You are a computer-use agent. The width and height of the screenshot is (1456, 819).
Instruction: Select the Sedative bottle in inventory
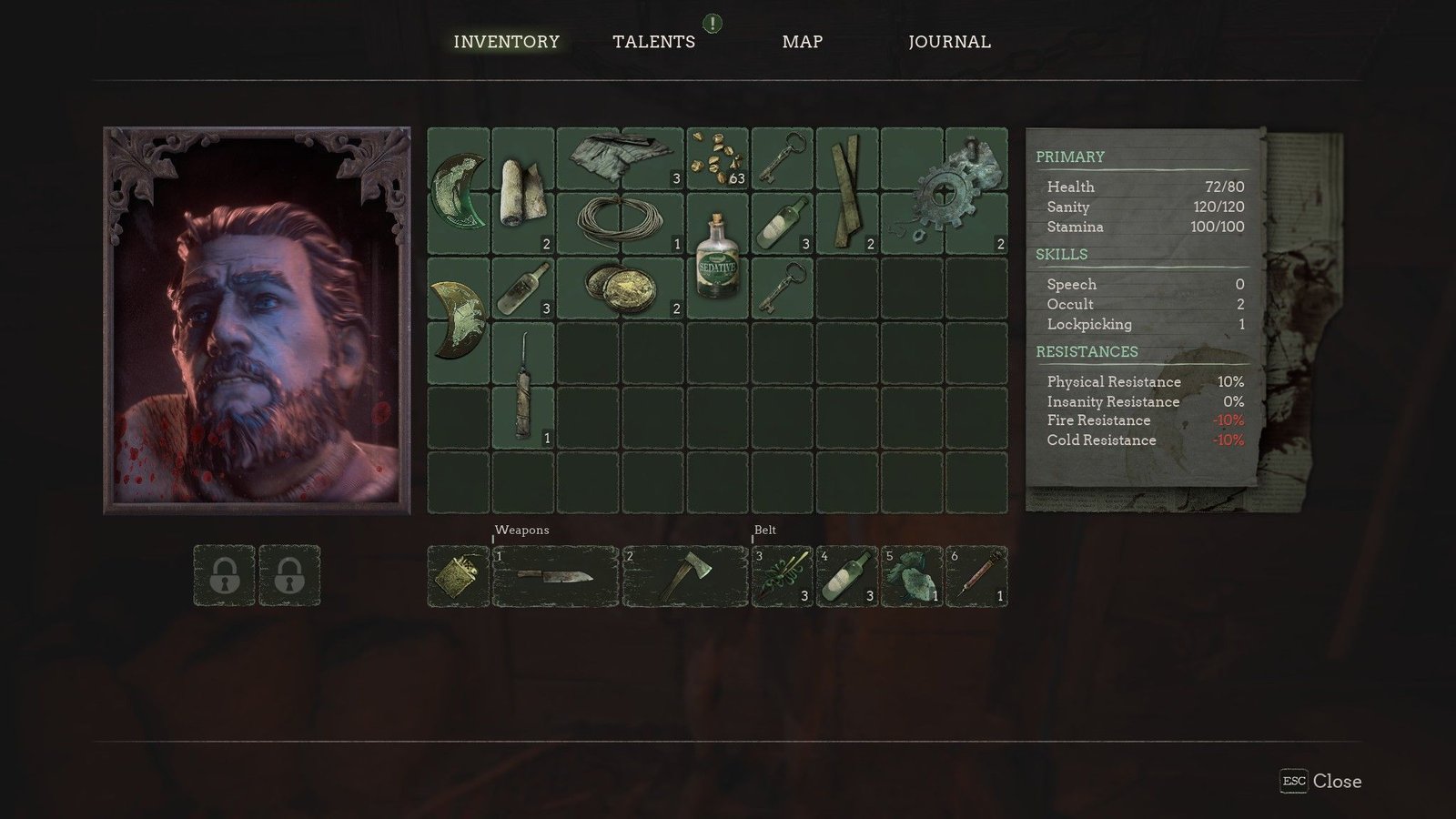point(717,256)
